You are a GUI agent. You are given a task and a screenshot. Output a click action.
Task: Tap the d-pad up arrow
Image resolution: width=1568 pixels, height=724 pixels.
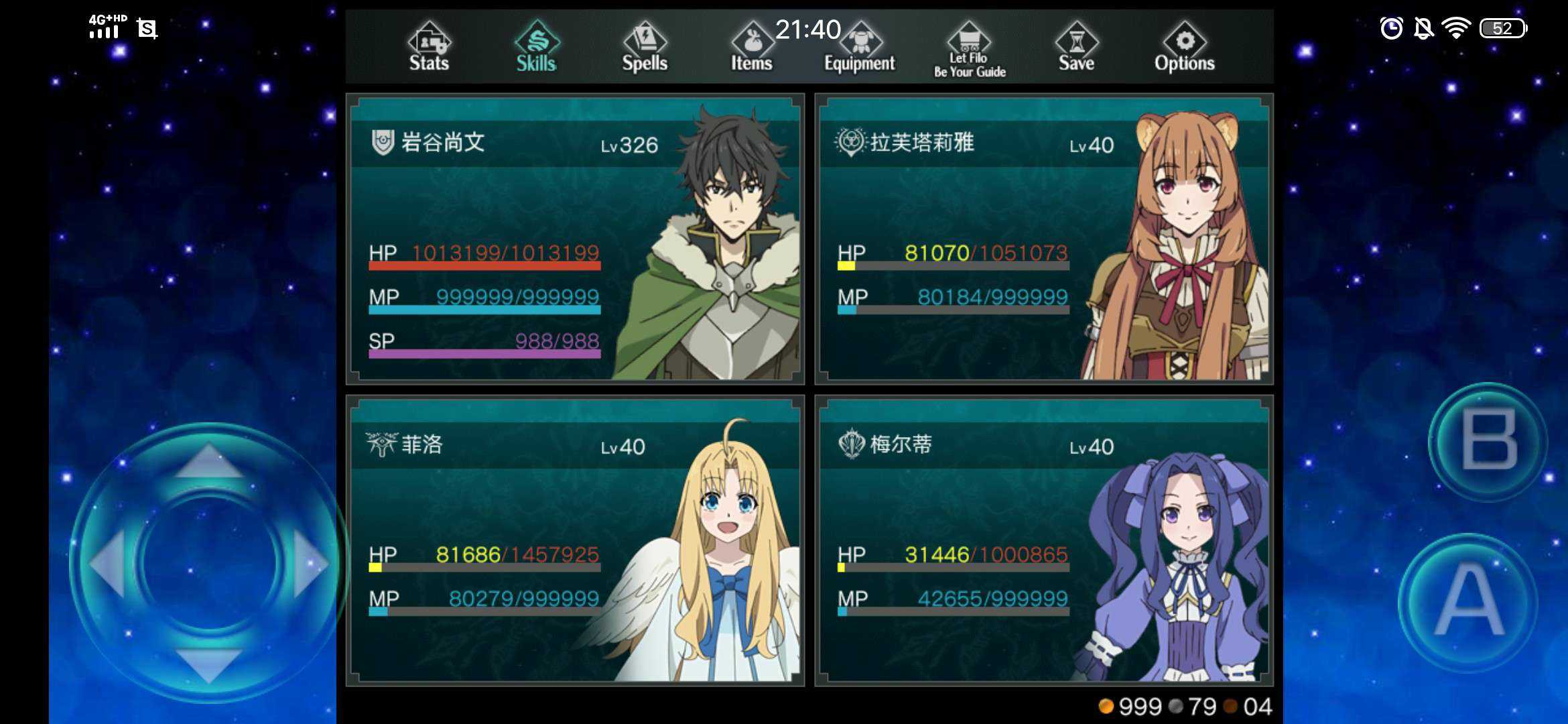coord(208,462)
